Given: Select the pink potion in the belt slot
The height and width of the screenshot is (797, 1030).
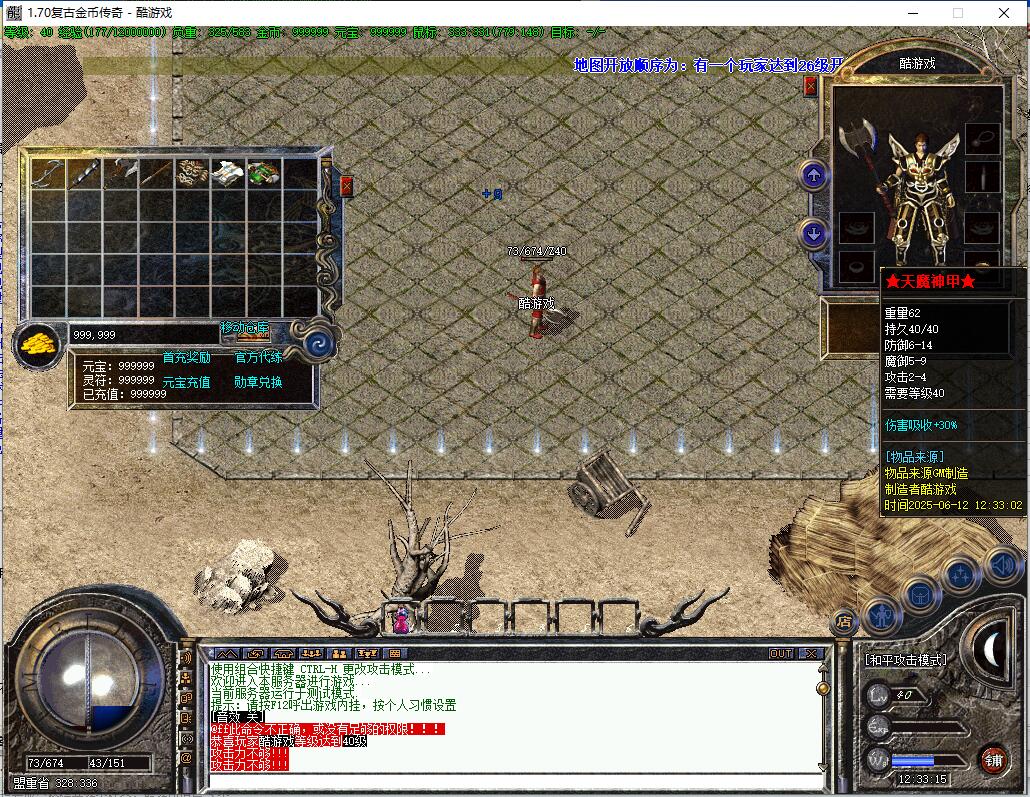Looking at the screenshot, I should [x=401, y=619].
